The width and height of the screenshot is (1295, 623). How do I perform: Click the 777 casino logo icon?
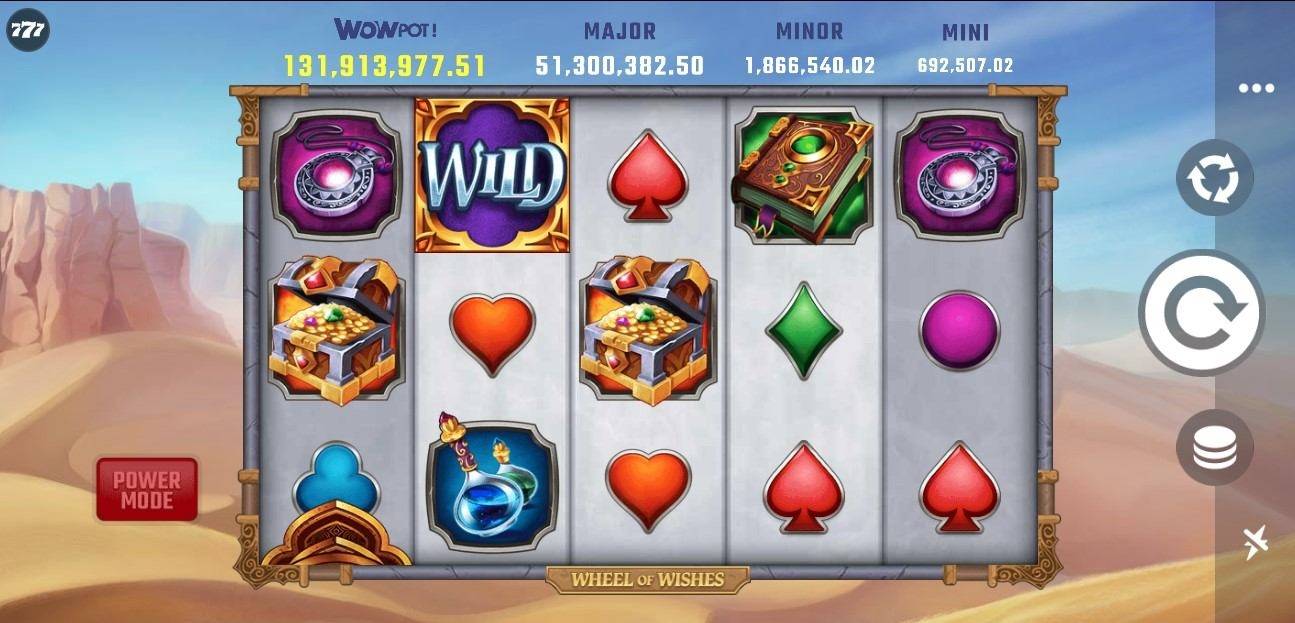(x=27, y=31)
